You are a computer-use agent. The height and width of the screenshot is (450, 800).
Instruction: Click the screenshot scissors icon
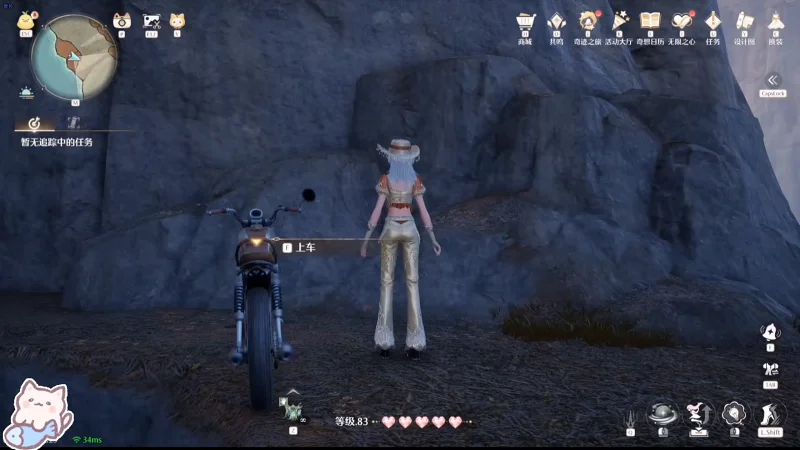coord(151,21)
